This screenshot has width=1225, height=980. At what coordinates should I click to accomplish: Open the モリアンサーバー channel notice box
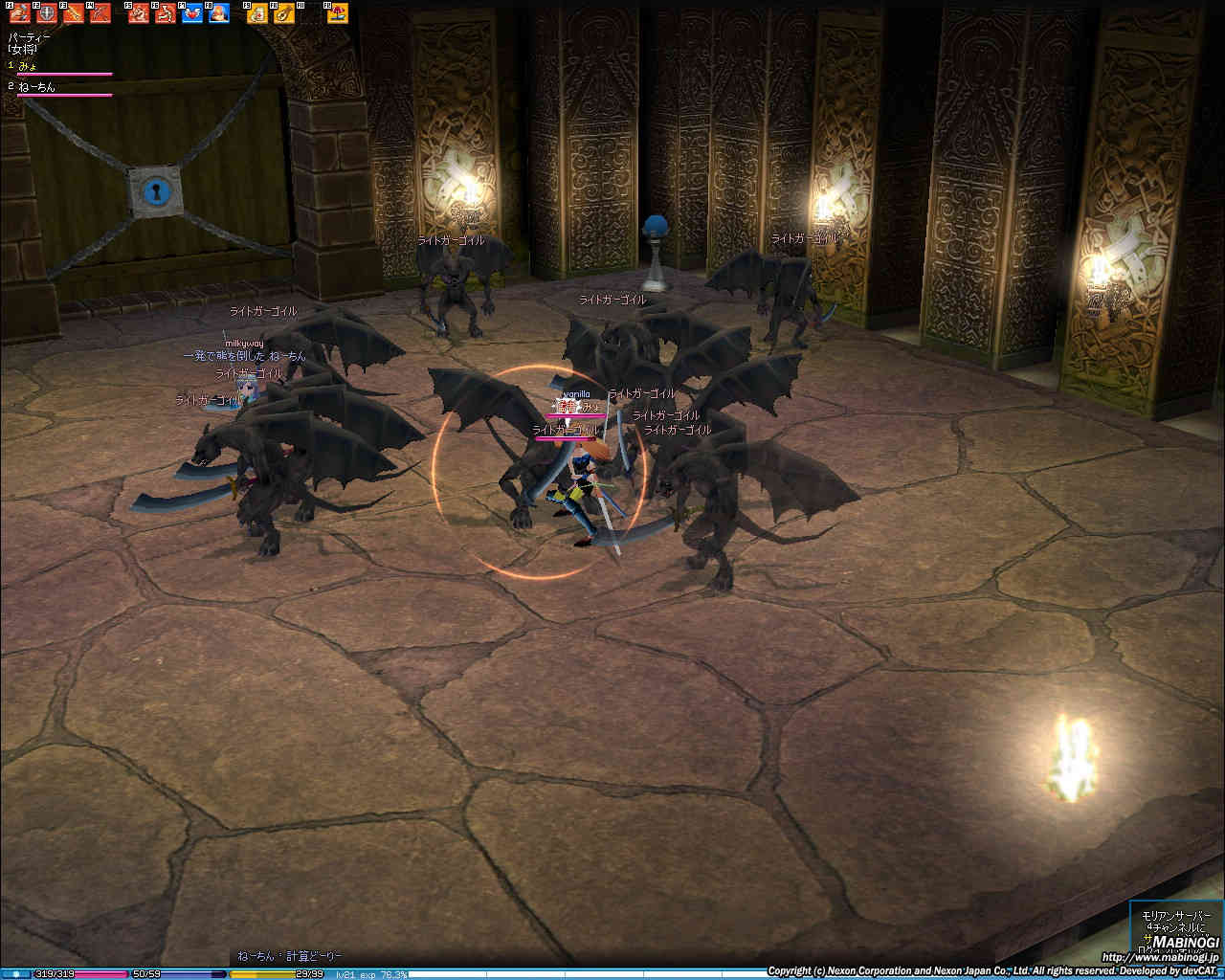[x=1176, y=930]
